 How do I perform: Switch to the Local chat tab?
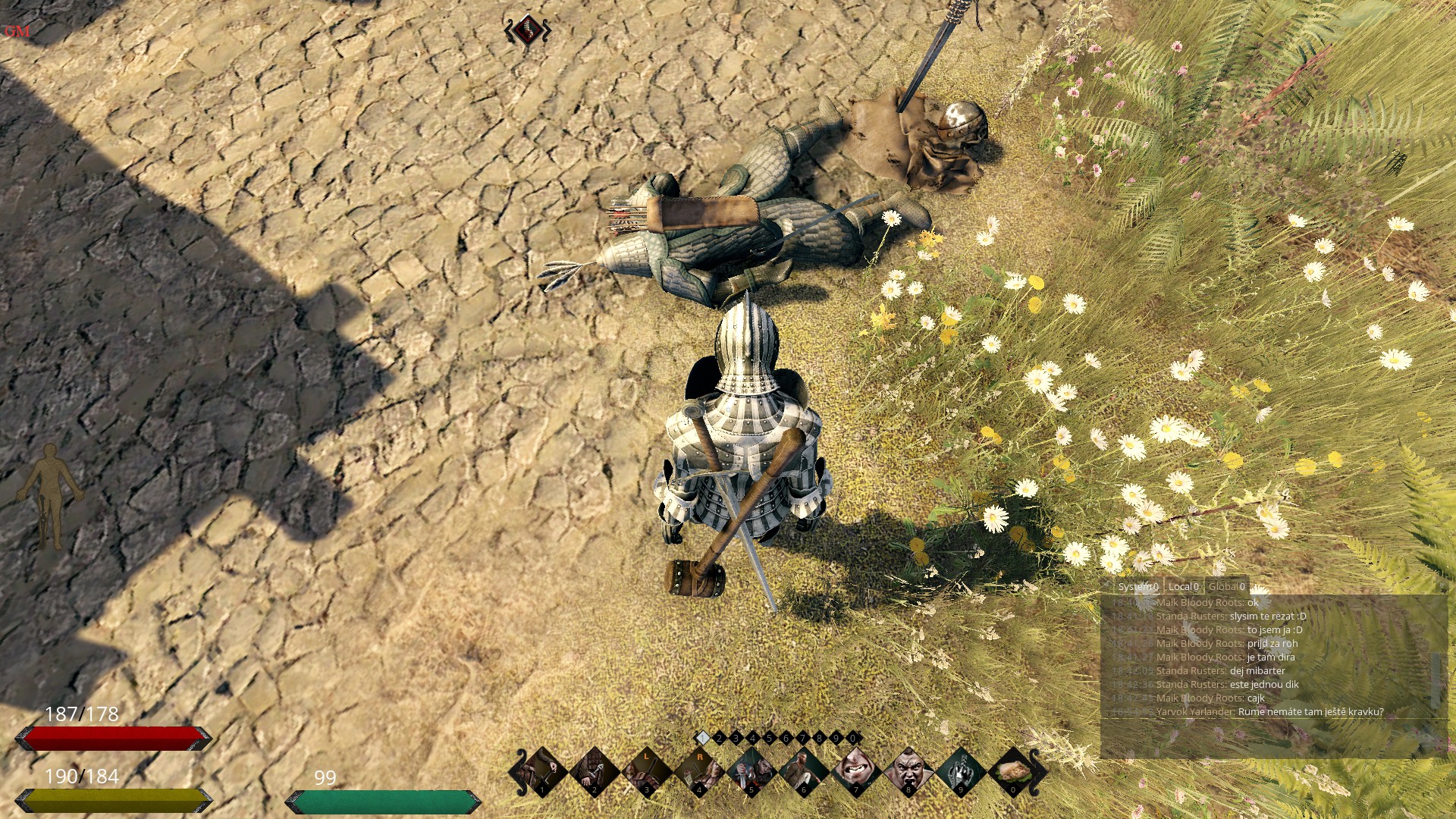click(x=1183, y=586)
